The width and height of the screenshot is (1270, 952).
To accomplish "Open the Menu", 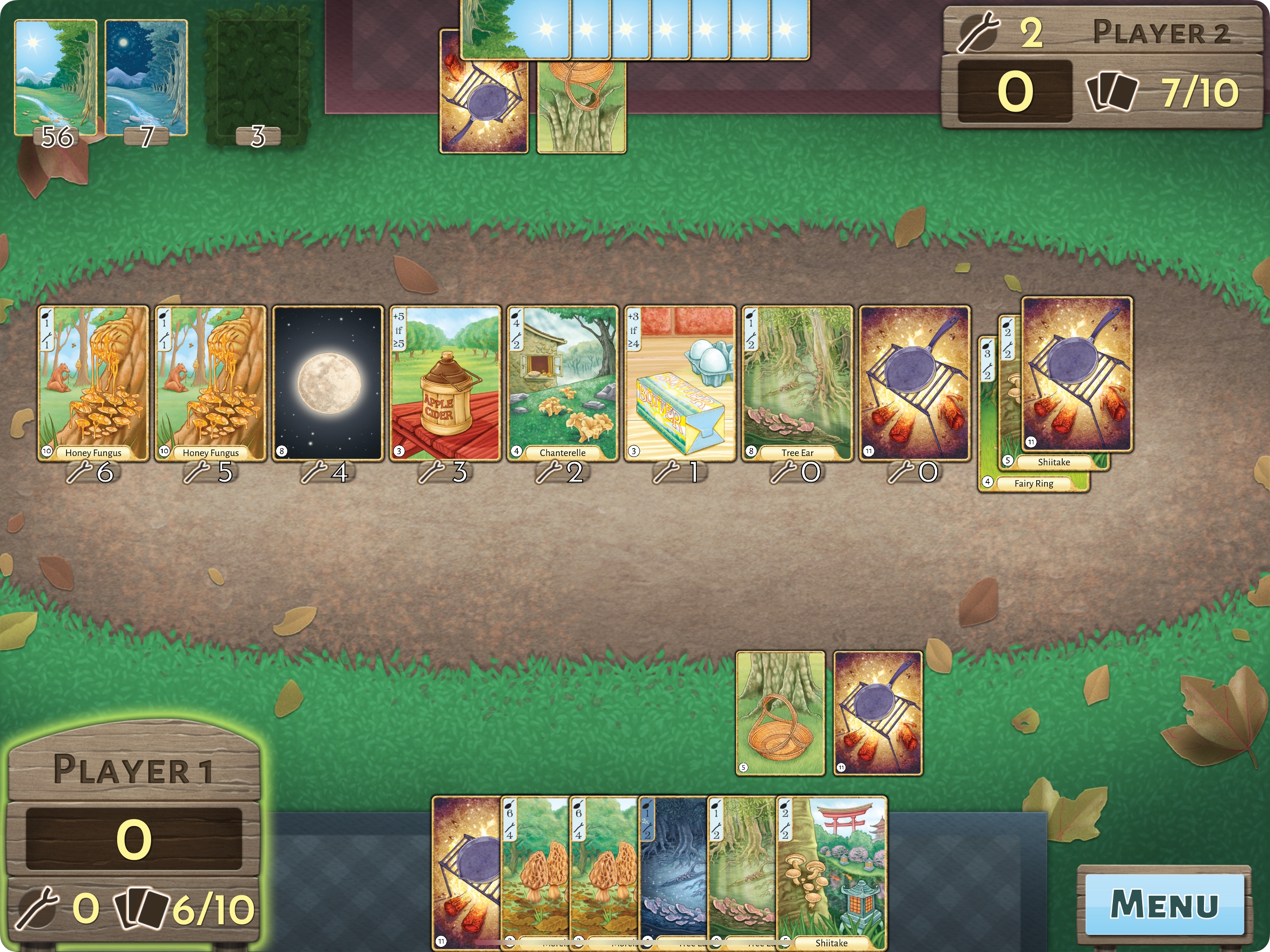I will tap(1164, 904).
